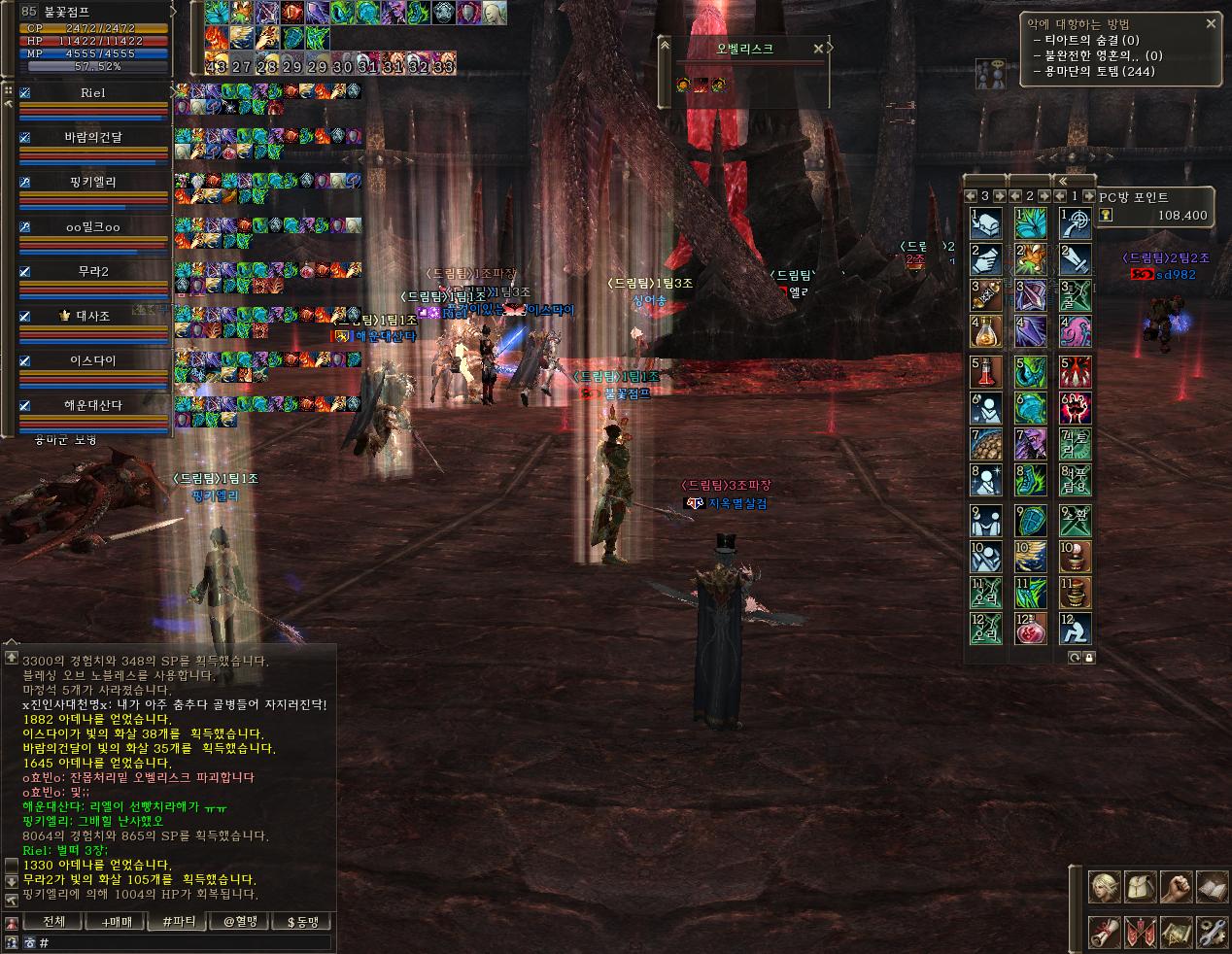This screenshot has width=1232, height=954.
Task: Open system options with the wrench icon
Action: point(1211,931)
